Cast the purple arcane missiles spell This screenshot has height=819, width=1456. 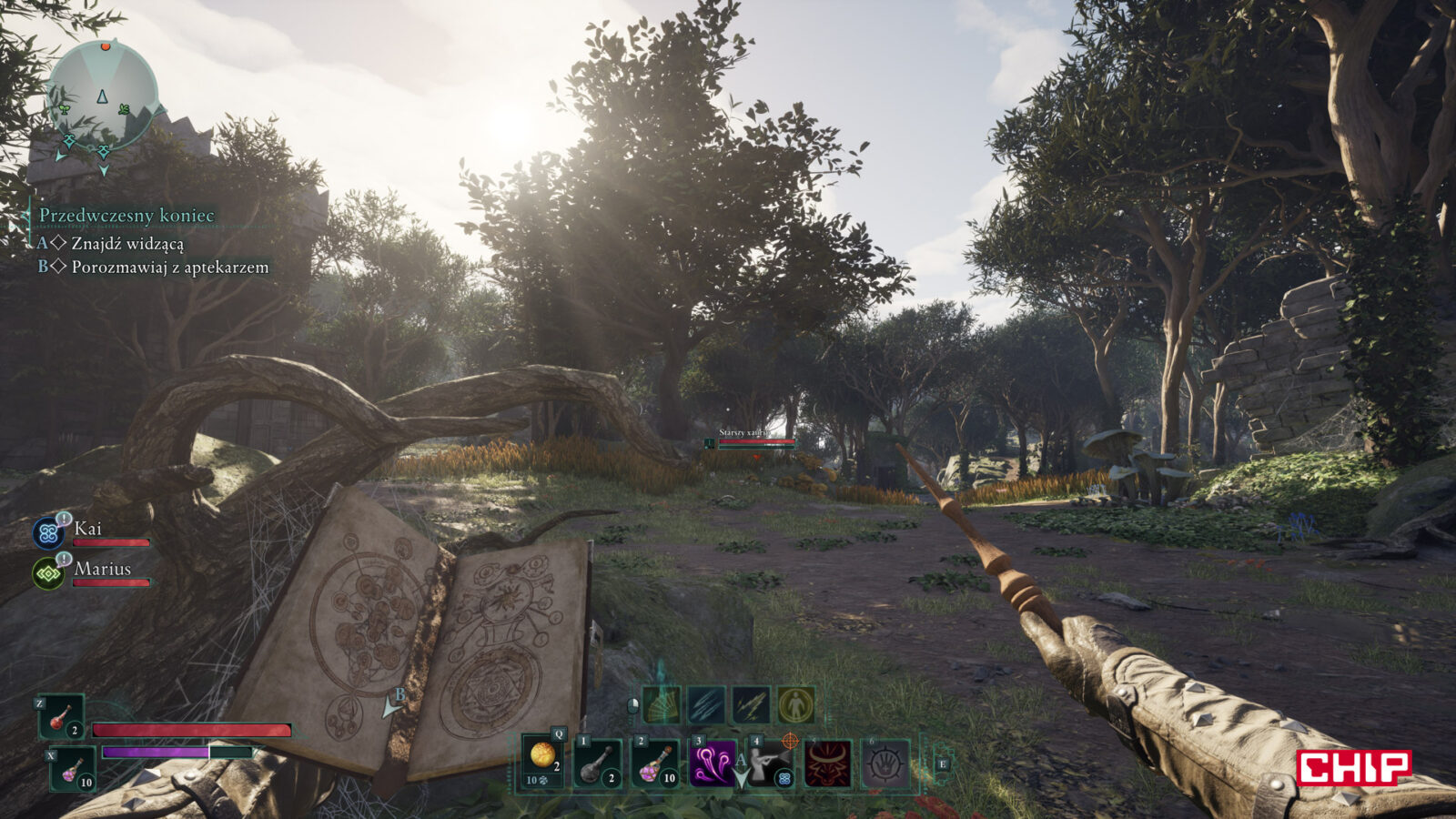click(x=712, y=763)
